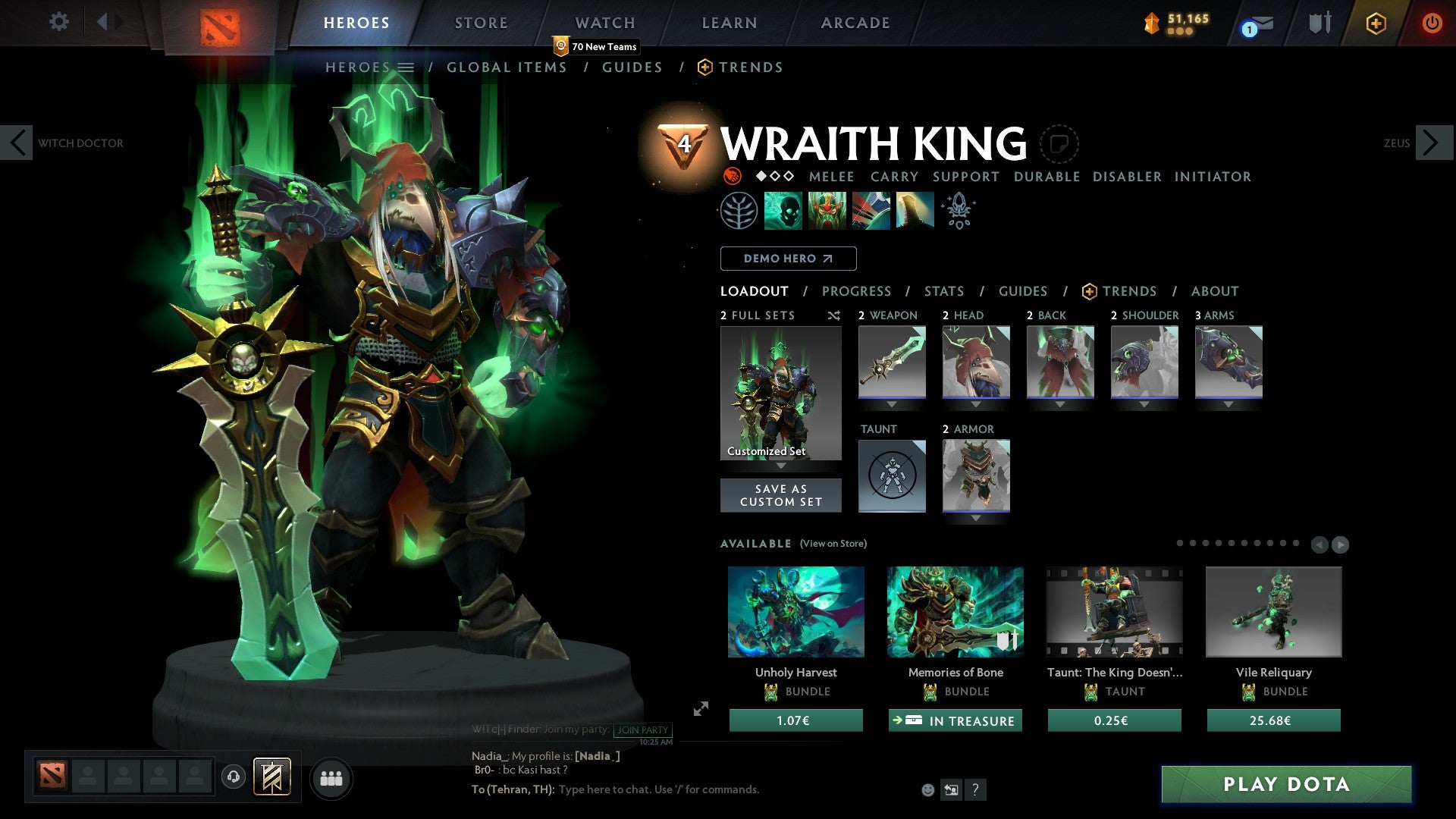Open the ARCADE menu item
This screenshot has width=1456, height=819.
[855, 23]
